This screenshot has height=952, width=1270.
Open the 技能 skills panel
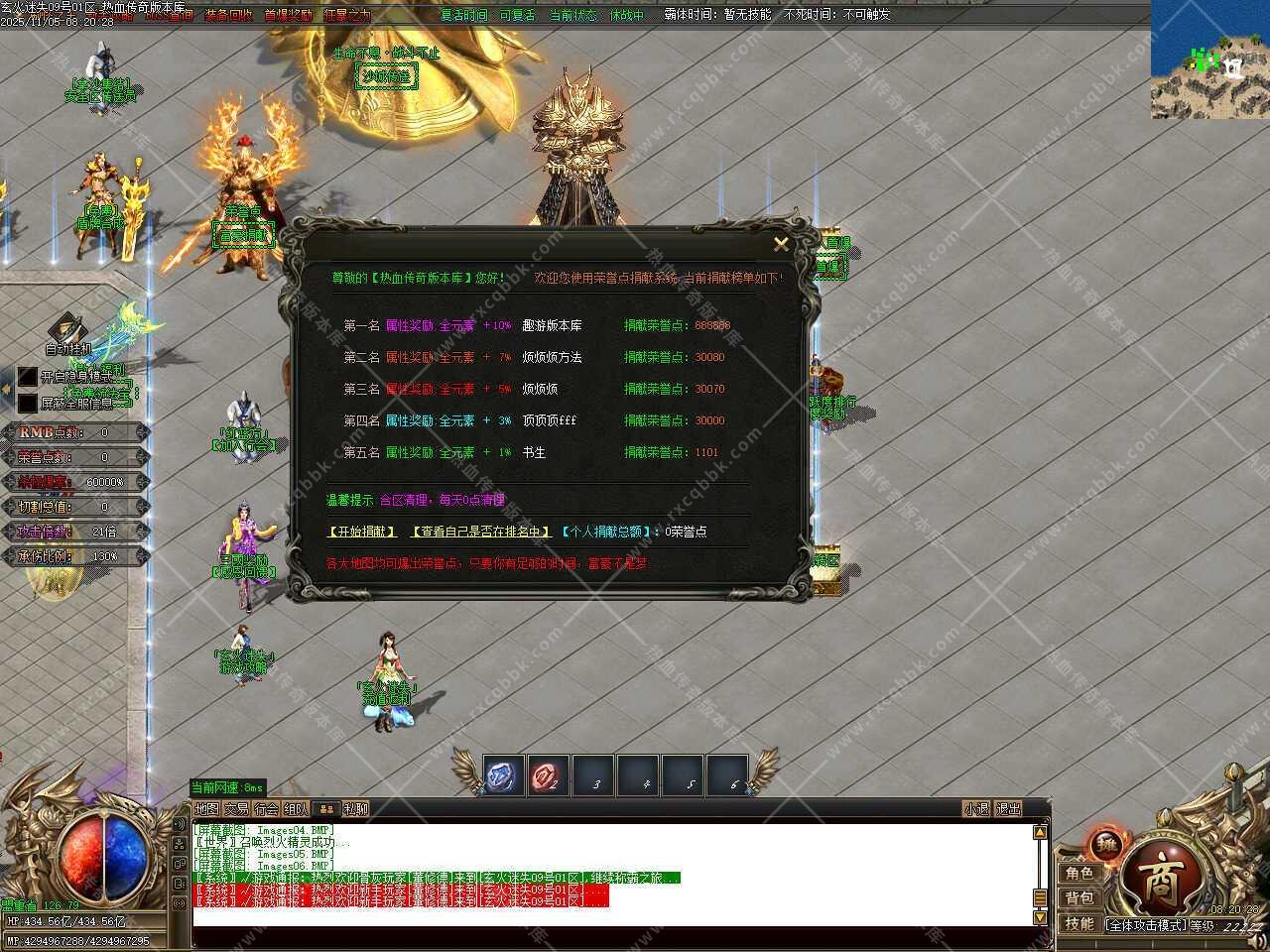click(x=1079, y=924)
